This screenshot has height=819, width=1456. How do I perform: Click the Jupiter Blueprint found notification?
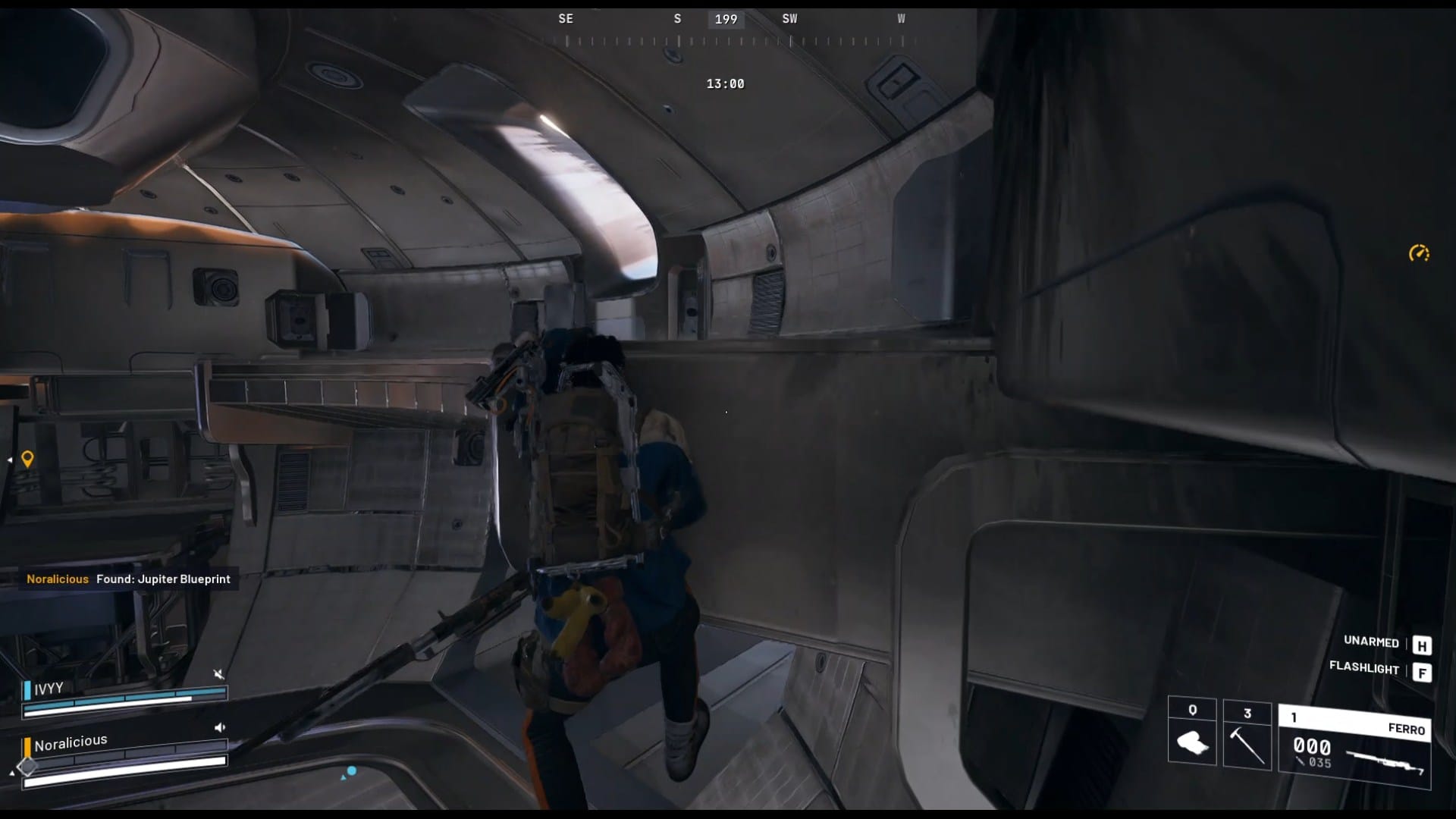128,579
